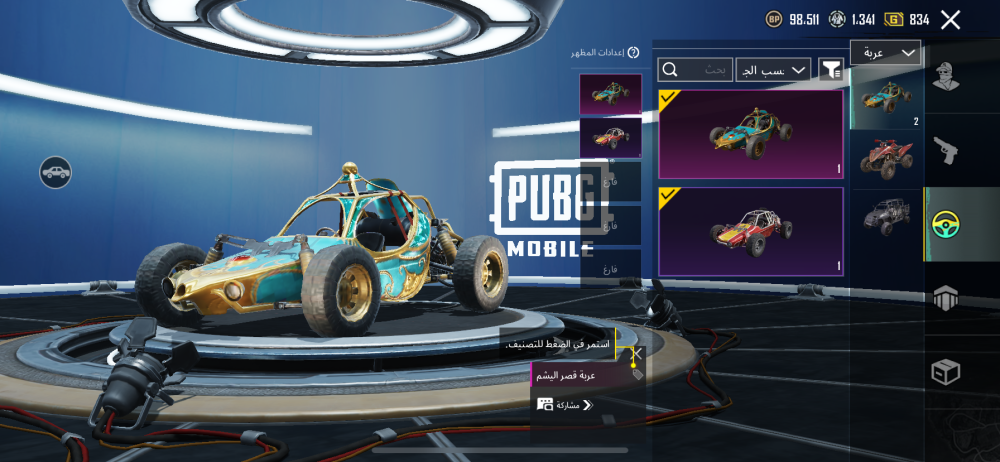Choose the buggy vehicle type in side list

click(886, 99)
